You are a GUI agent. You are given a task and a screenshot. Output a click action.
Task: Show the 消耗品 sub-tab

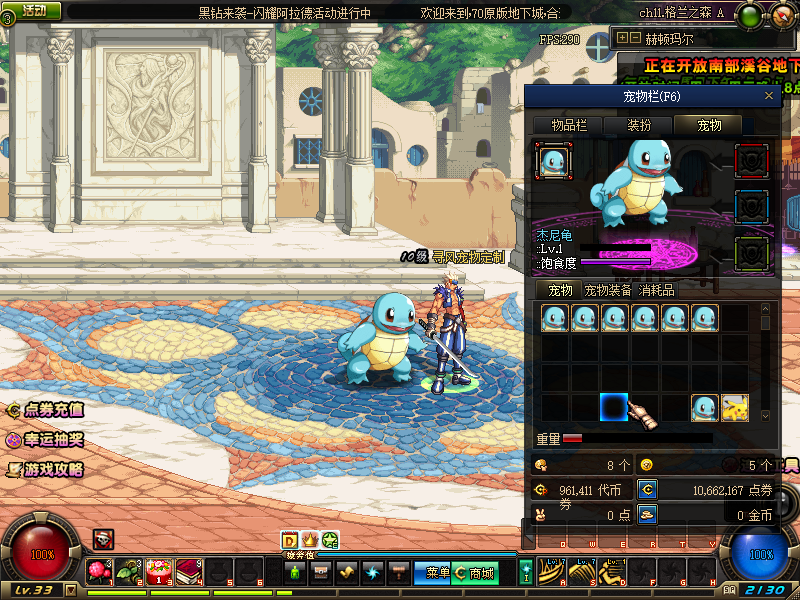coord(657,290)
